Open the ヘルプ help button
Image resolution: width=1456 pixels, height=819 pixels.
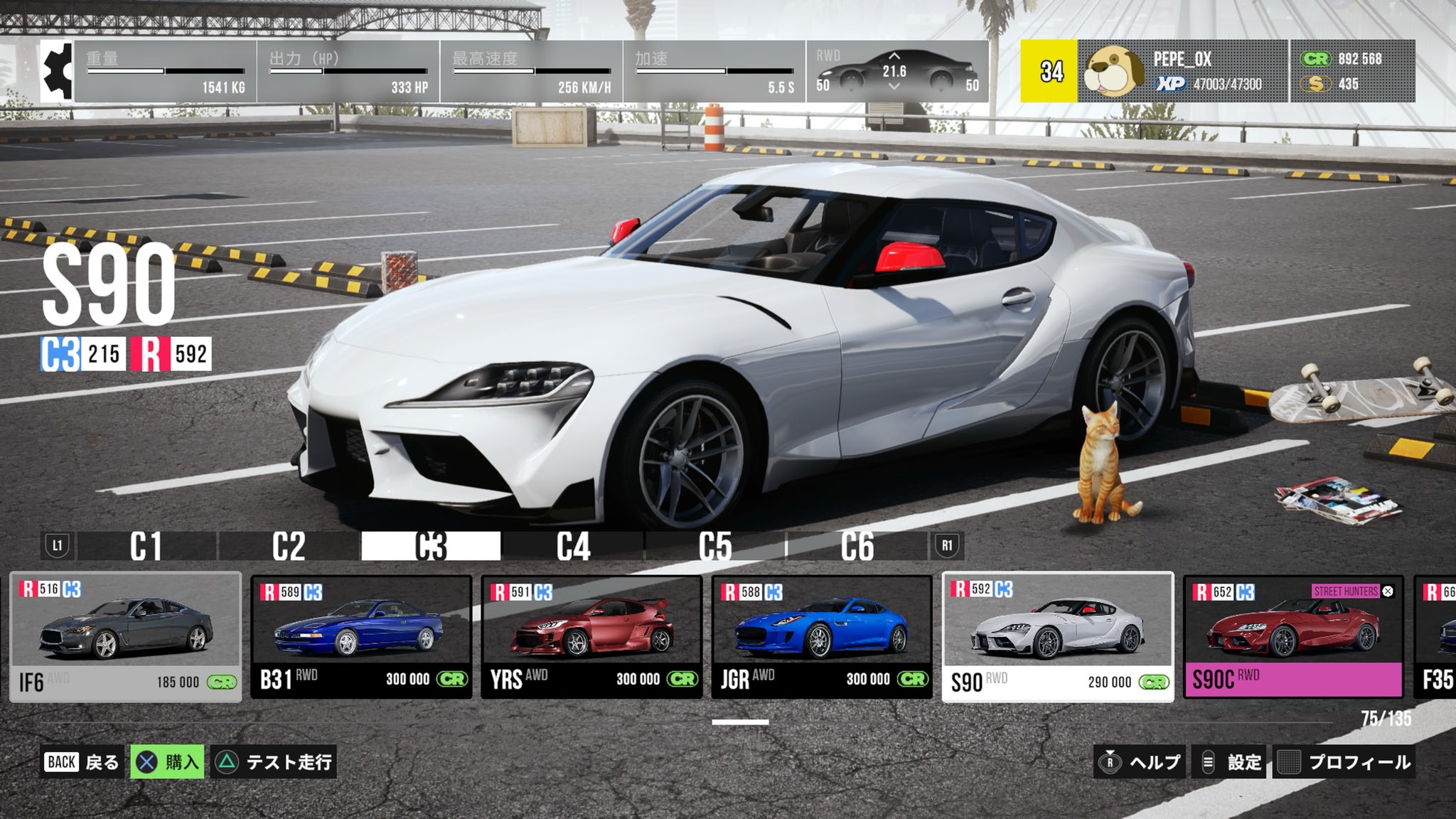1140,762
